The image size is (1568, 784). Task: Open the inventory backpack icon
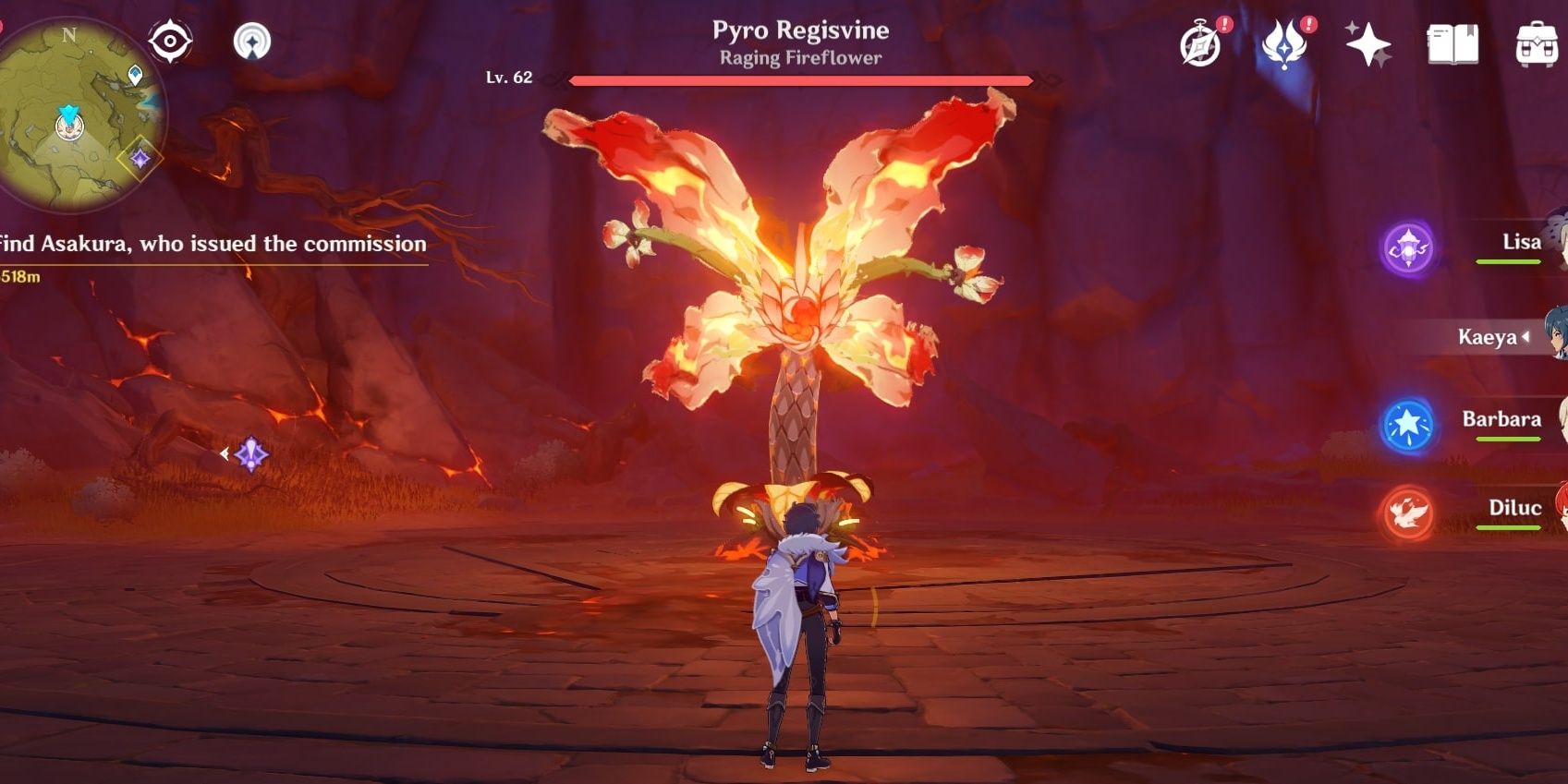click(1537, 44)
